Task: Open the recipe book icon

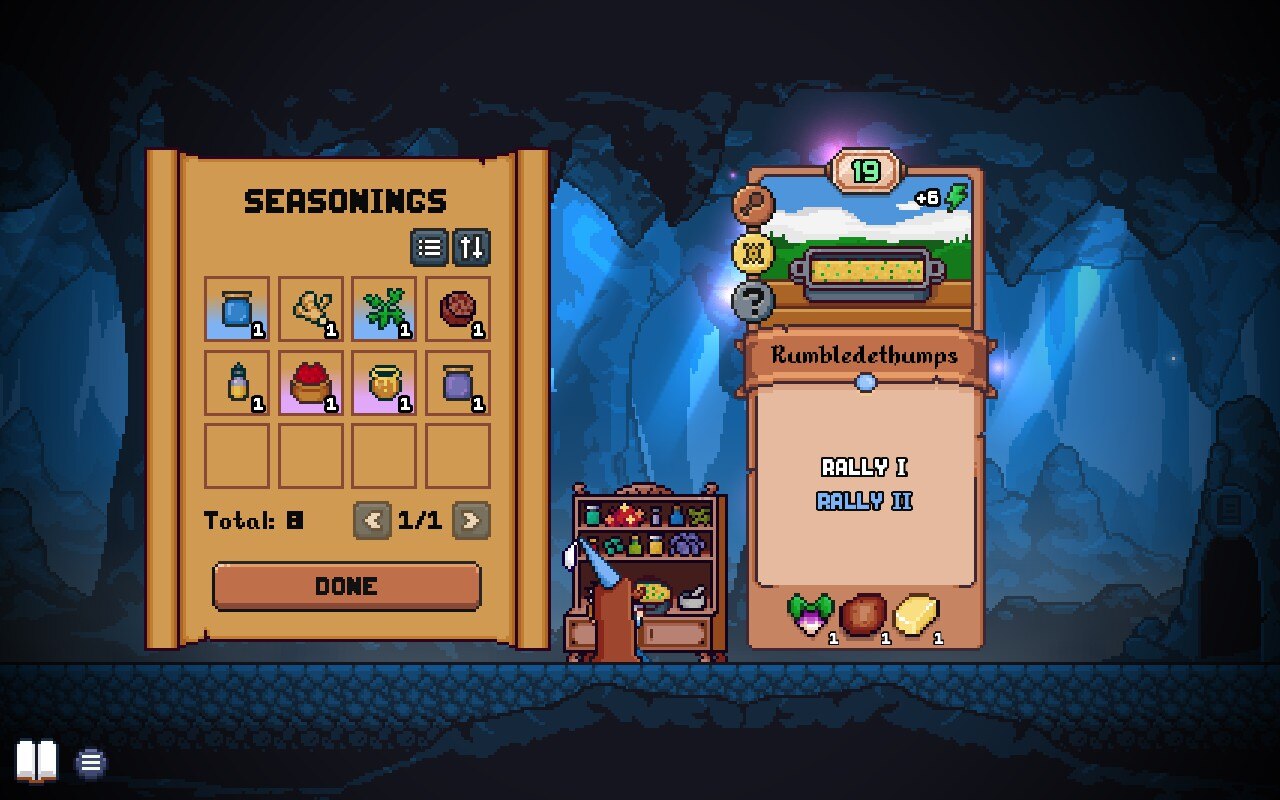Action: pyautogui.click(x=37, y=762)
